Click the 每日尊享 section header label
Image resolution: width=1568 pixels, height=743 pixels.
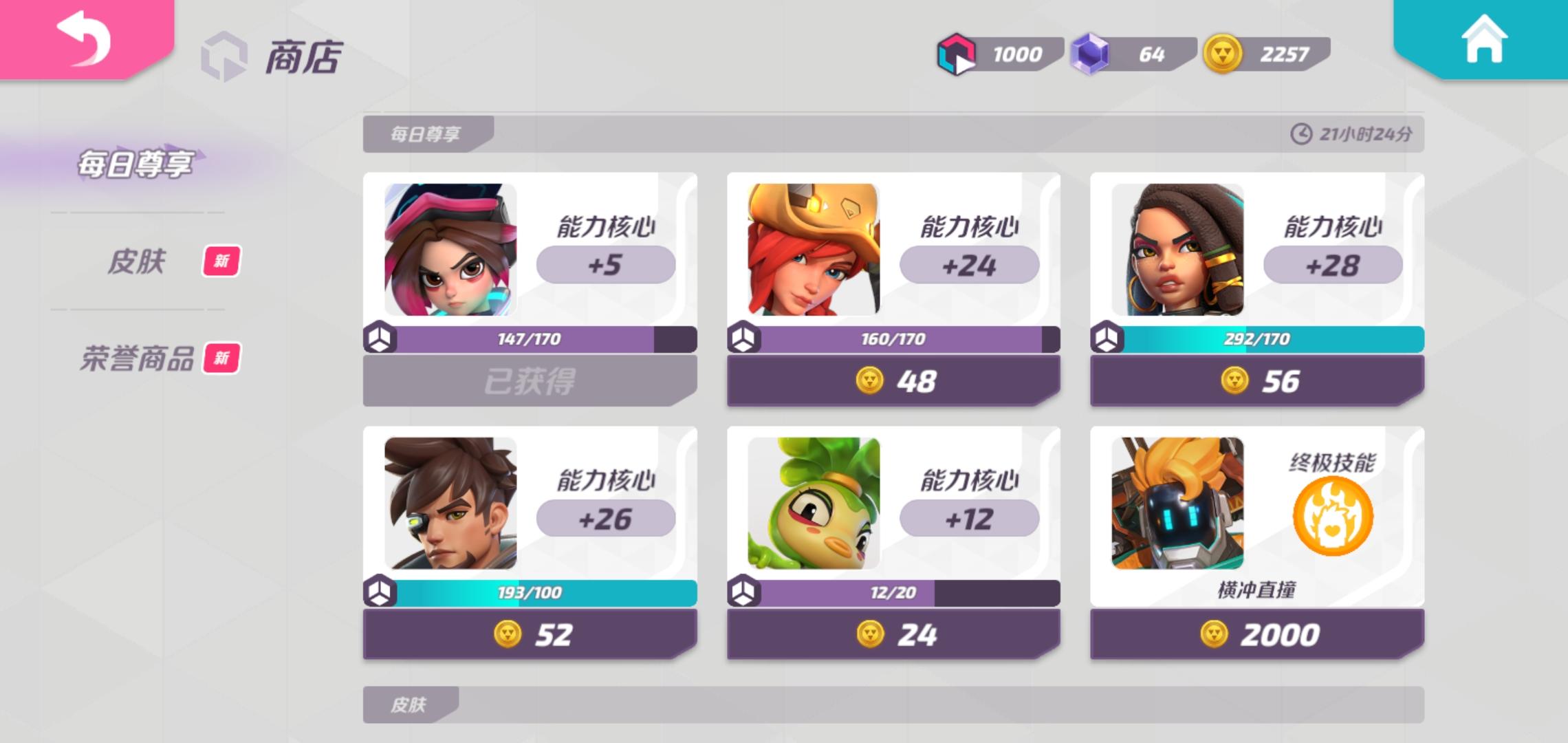[x=426, y=133]
